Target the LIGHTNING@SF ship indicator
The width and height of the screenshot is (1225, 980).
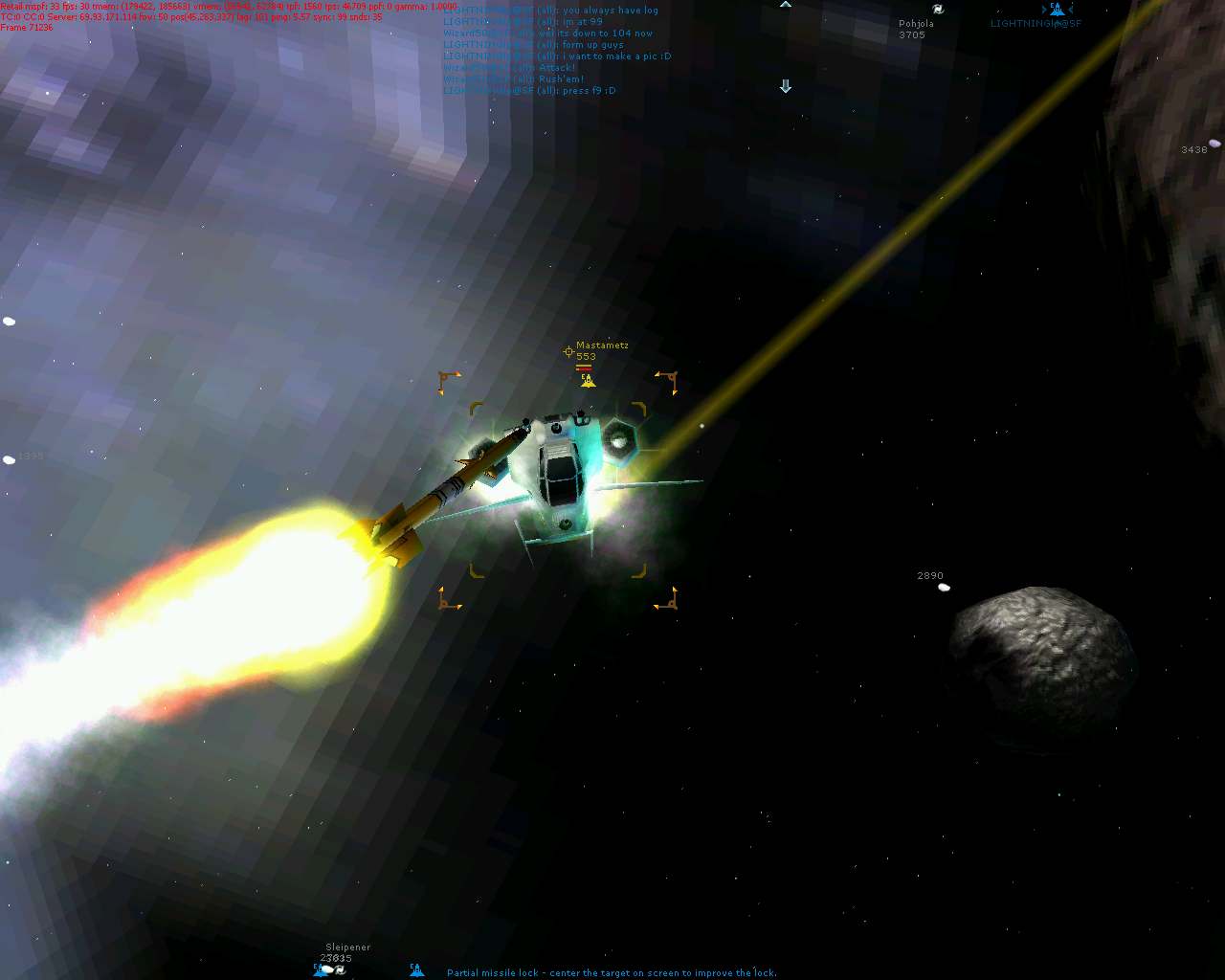[x=1056, y=9]
